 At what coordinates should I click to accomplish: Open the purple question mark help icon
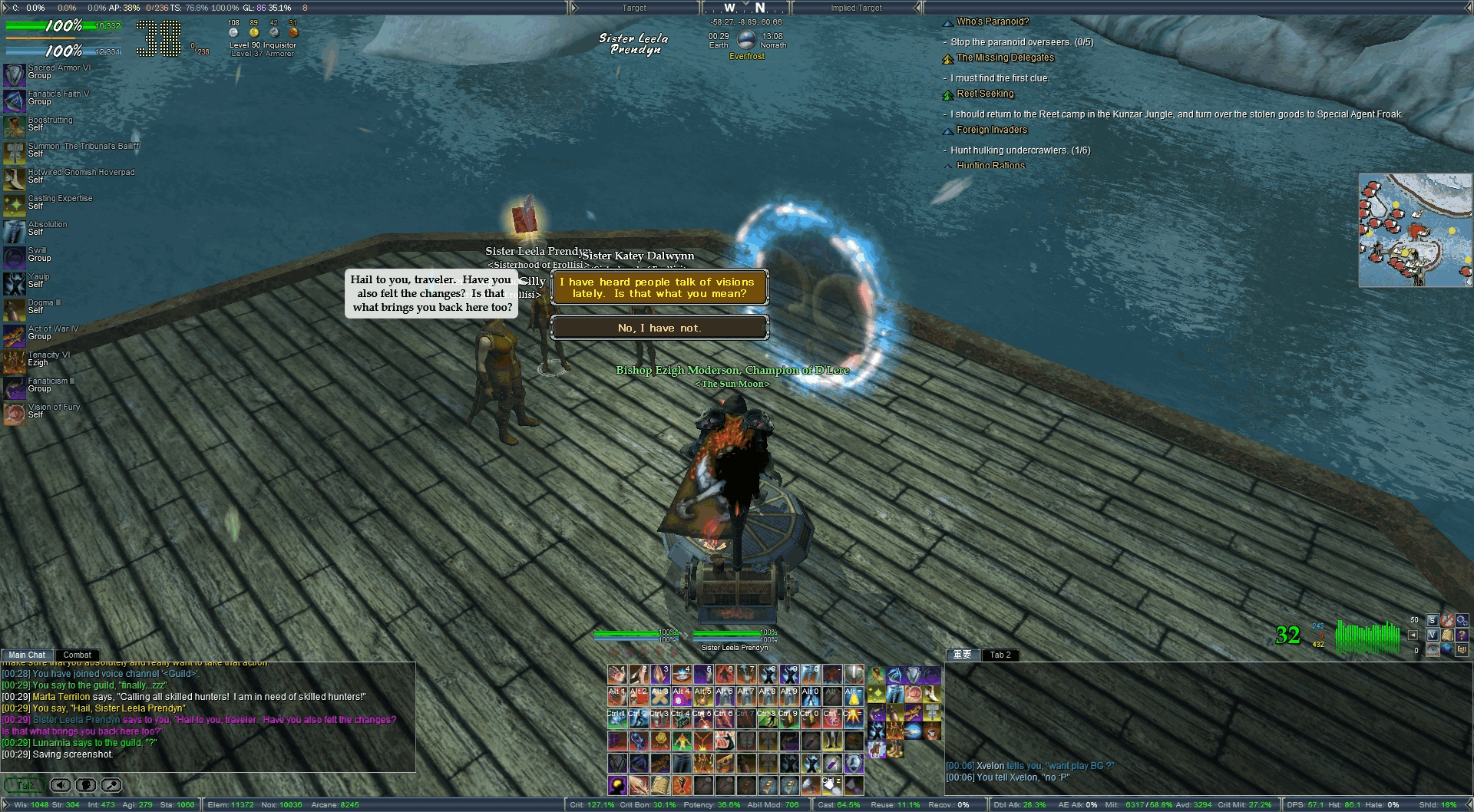1462,635
